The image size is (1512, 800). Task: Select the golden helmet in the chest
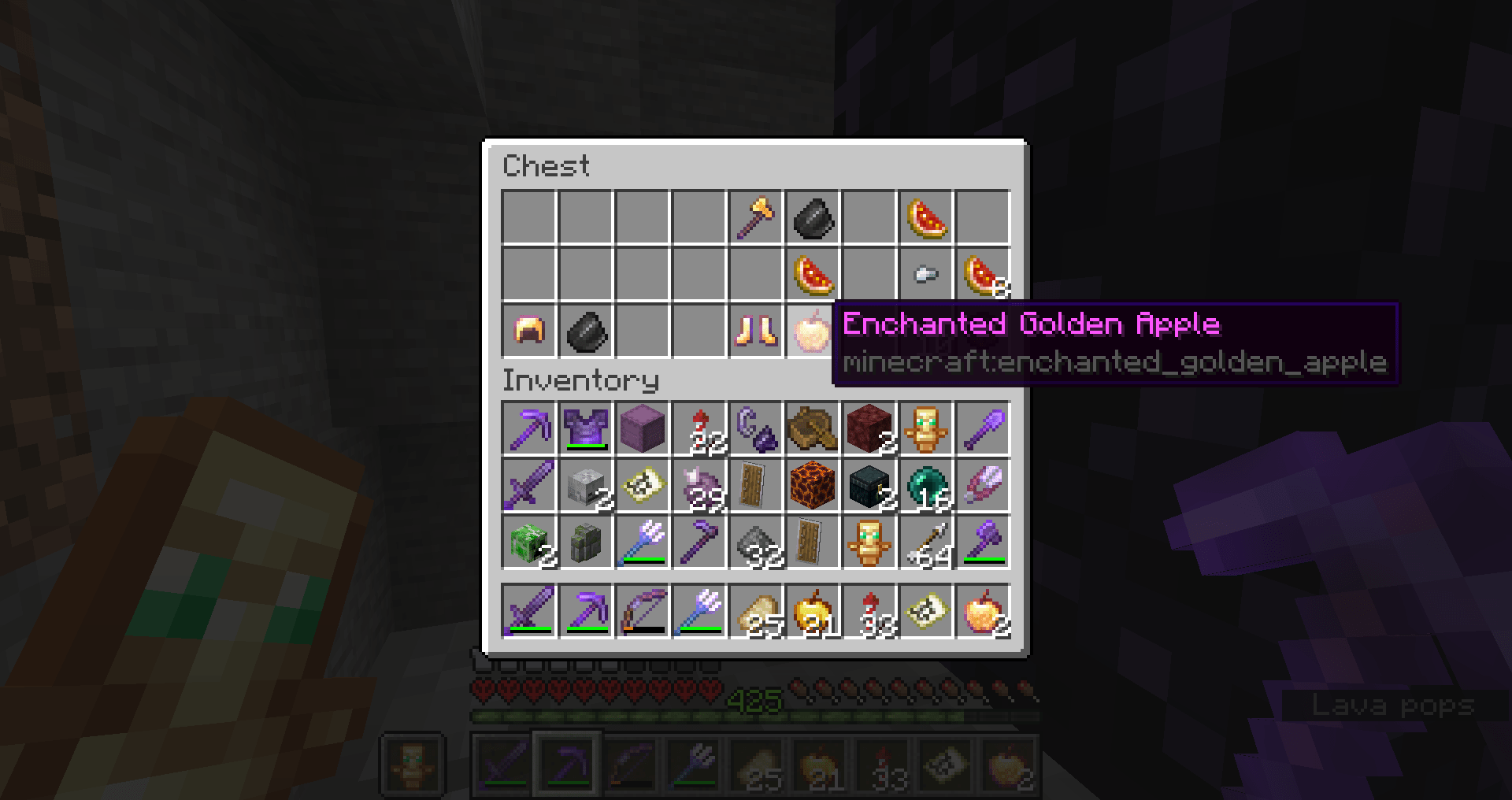click(x=529, y=332)
